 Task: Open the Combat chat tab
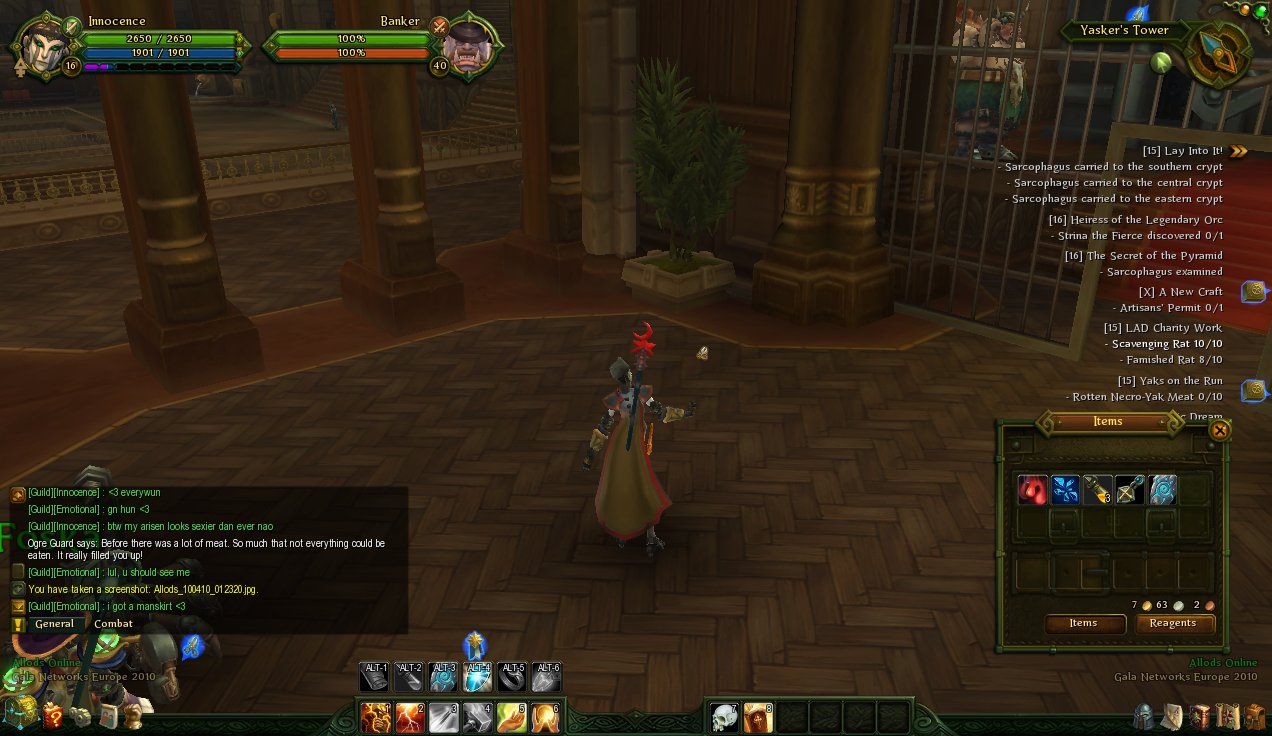point(113,624)
